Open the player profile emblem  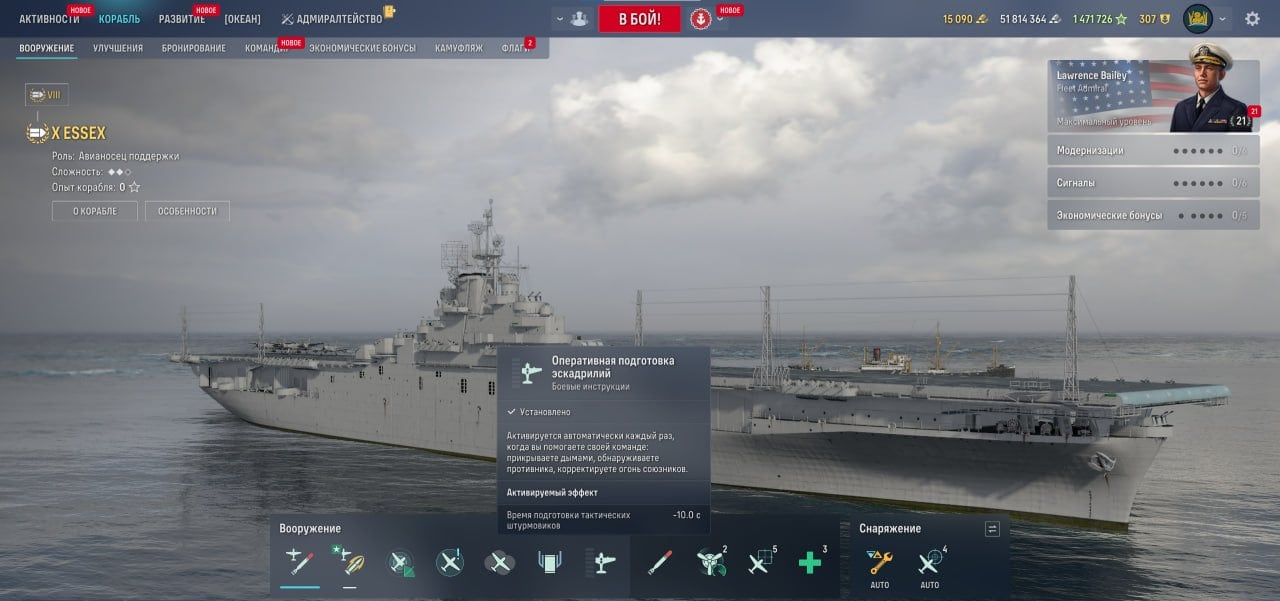pos(1197,19)
